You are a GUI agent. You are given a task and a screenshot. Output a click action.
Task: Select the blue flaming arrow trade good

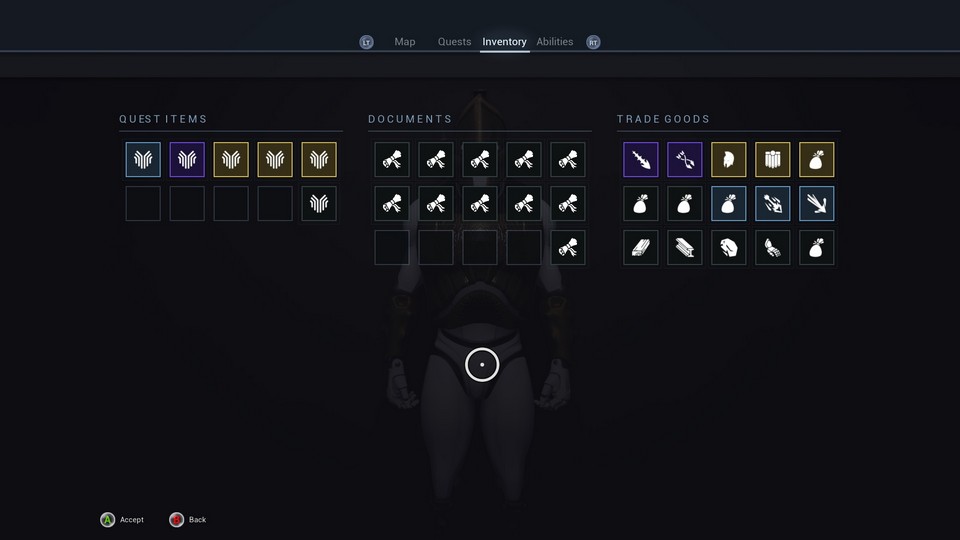[773, 204]
